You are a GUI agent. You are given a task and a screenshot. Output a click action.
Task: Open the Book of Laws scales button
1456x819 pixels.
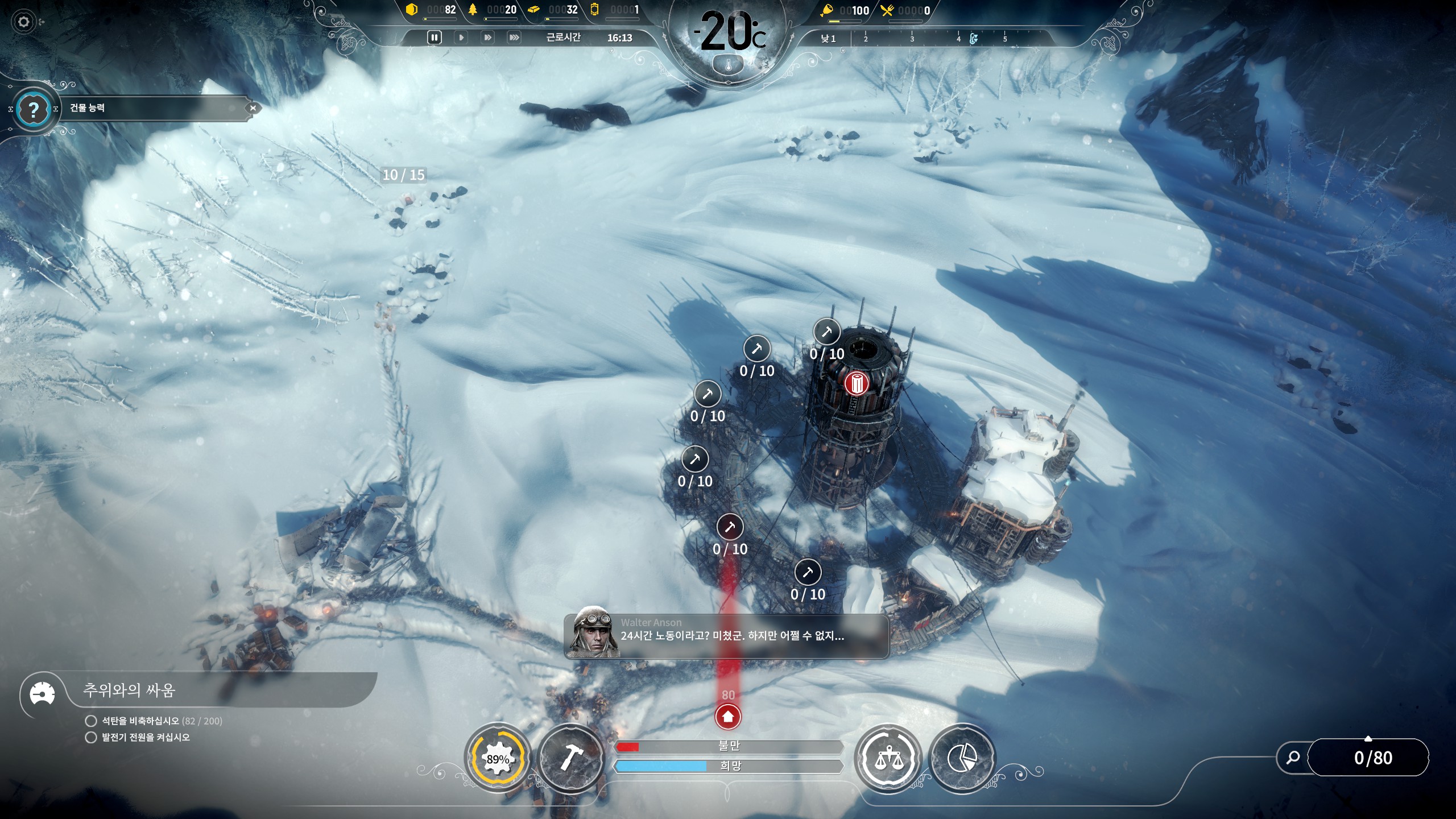(x=888, y=758)
